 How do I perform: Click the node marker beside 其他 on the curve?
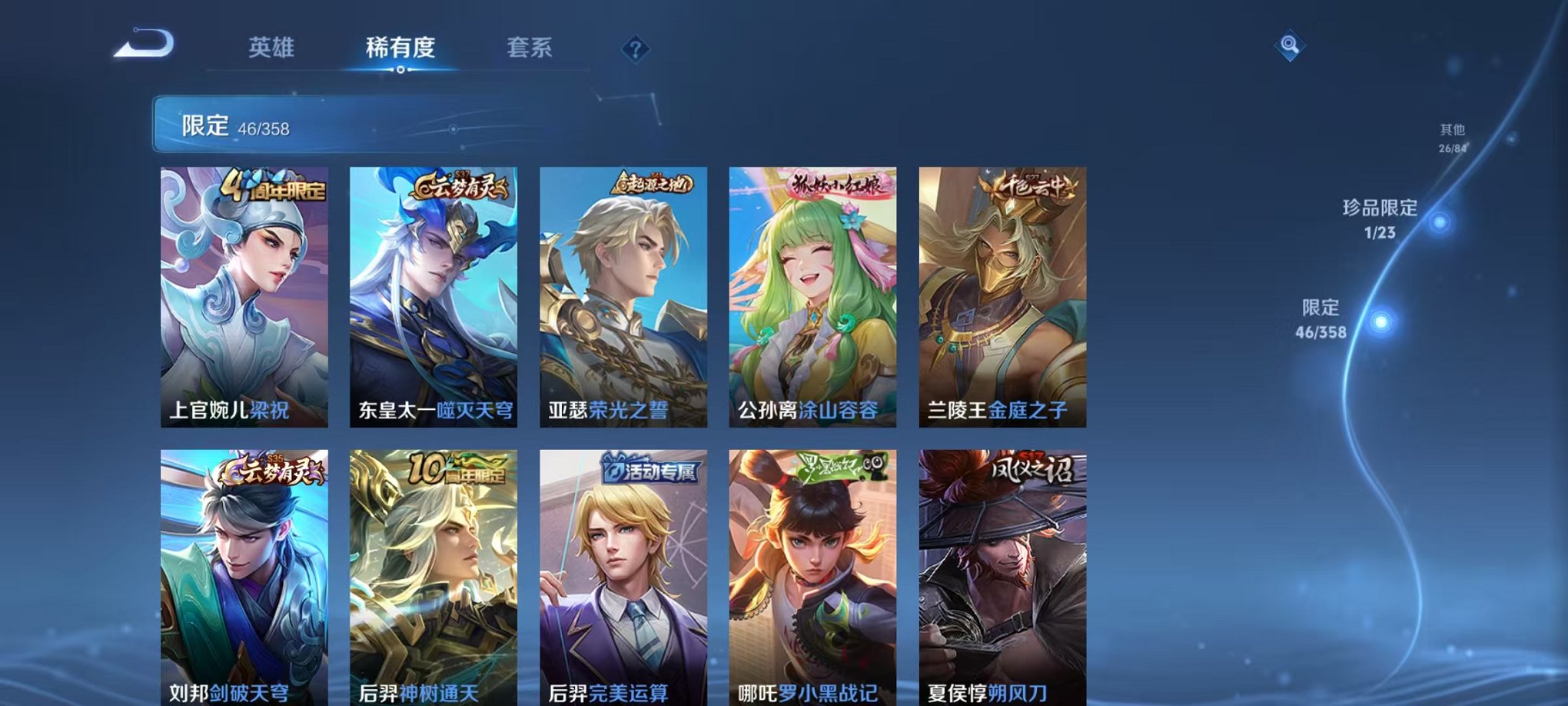click(1511, 139)
